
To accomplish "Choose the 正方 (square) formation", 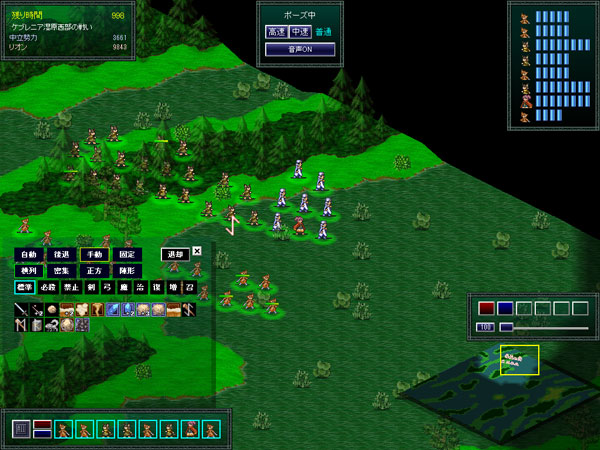I will 93,271.
